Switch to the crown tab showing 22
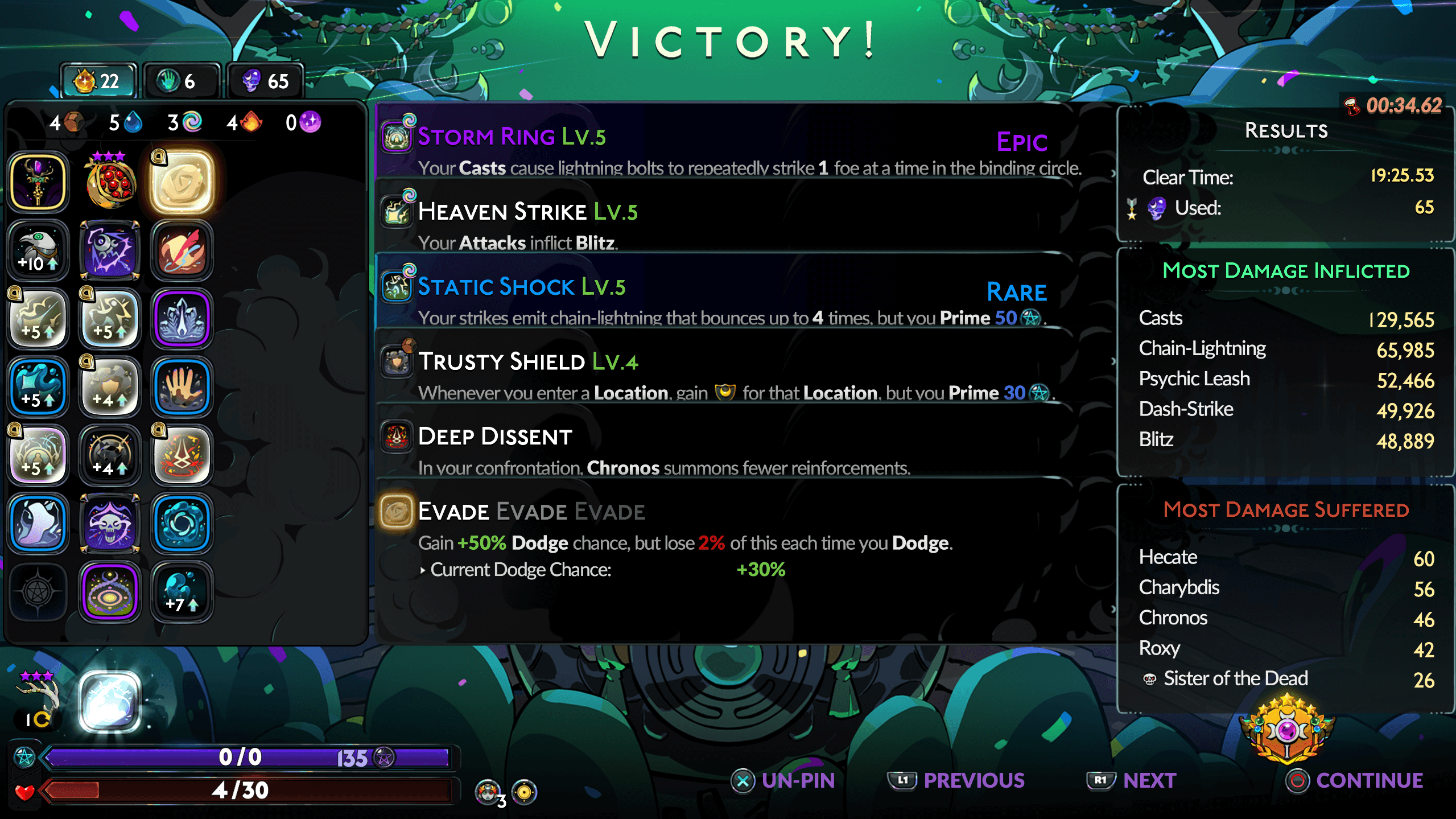The width and height of the screenshot is (1456, 819). point(97,80)
